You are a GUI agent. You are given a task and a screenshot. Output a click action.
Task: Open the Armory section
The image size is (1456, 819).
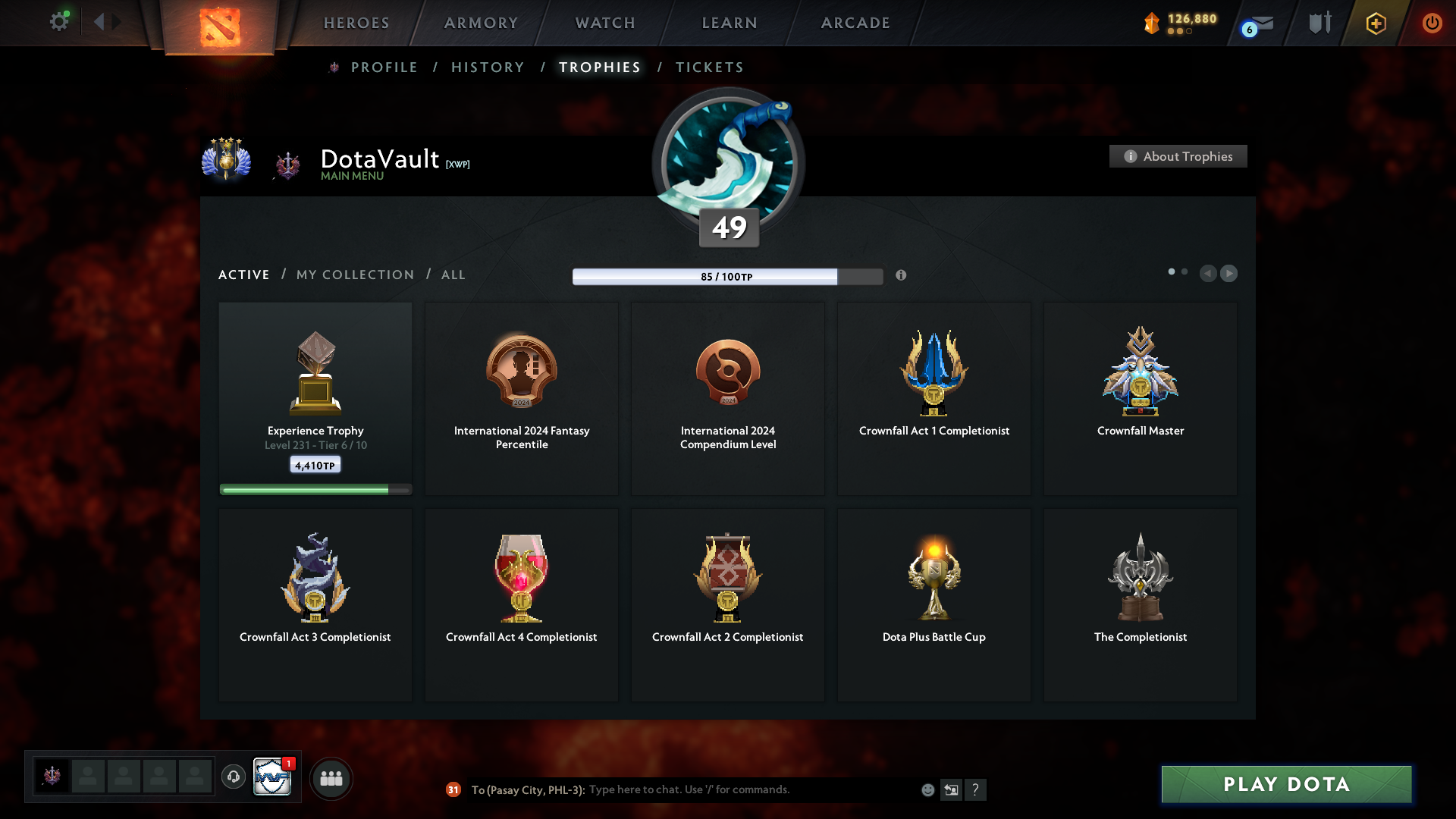481,23
